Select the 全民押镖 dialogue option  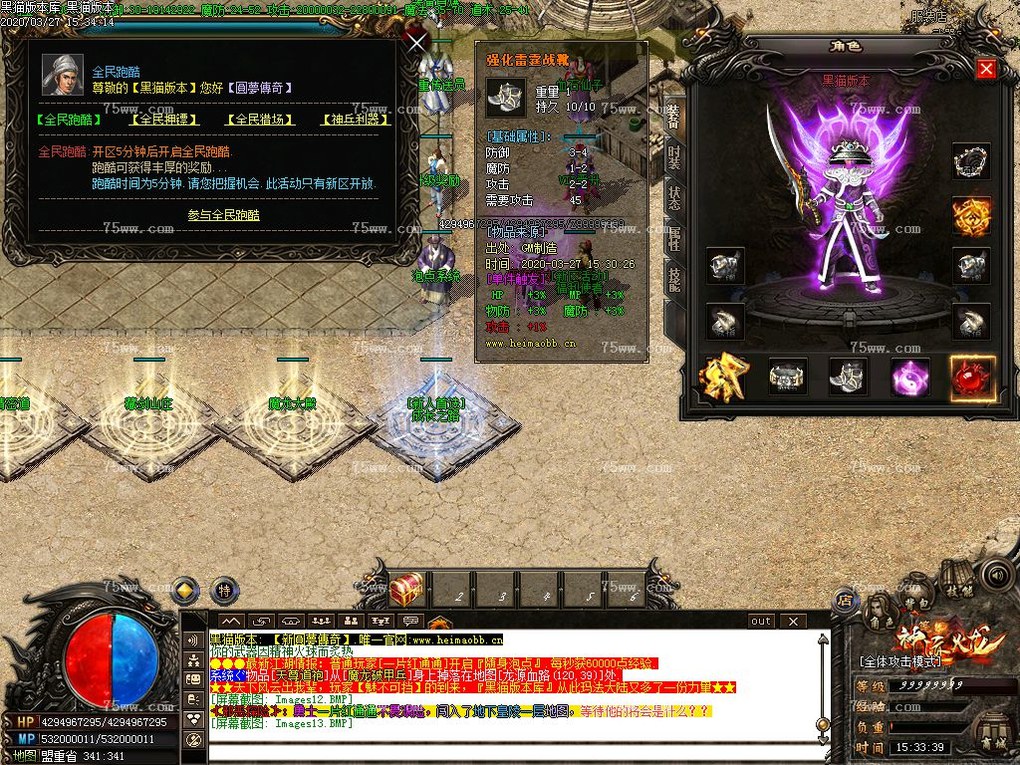(x=164, y=119)
